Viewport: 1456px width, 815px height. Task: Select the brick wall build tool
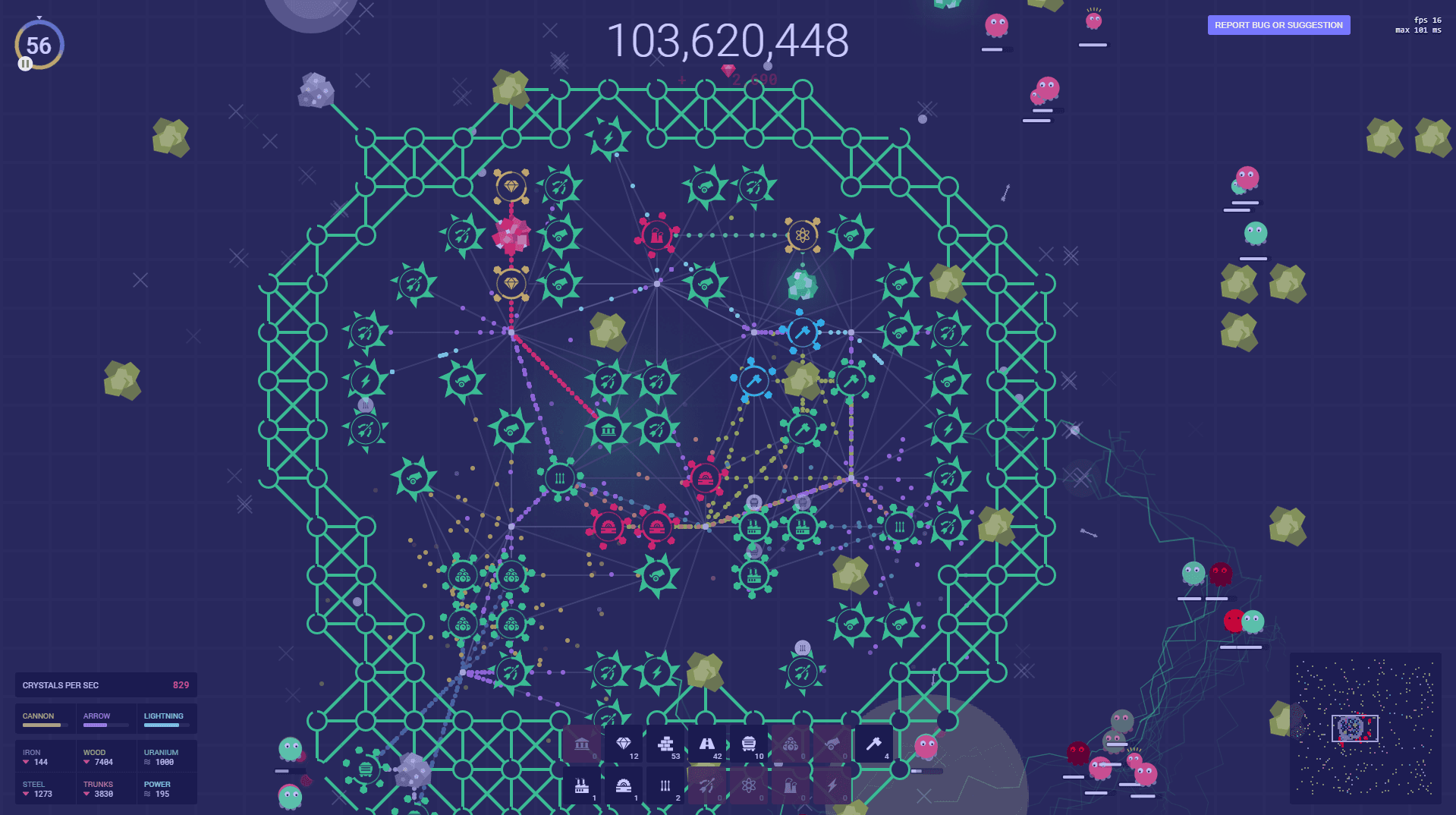pos(667,744)
